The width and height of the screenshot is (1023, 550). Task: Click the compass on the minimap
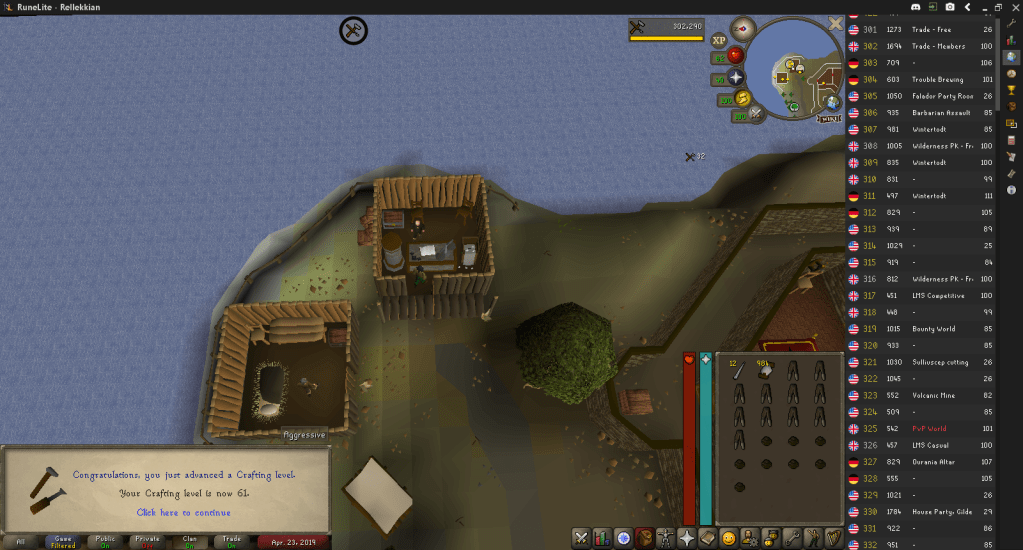(x=741, y=27)
